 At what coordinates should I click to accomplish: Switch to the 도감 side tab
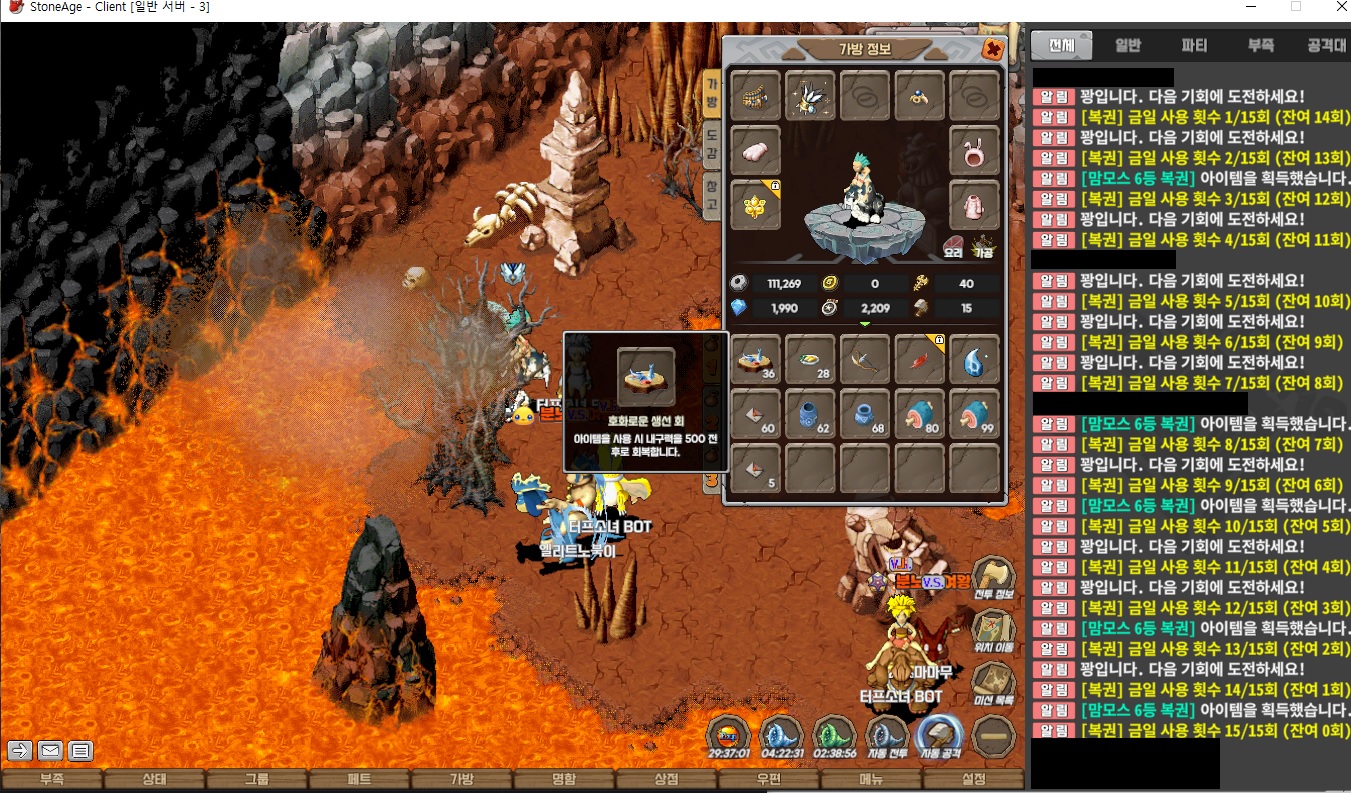coord(711,146)
